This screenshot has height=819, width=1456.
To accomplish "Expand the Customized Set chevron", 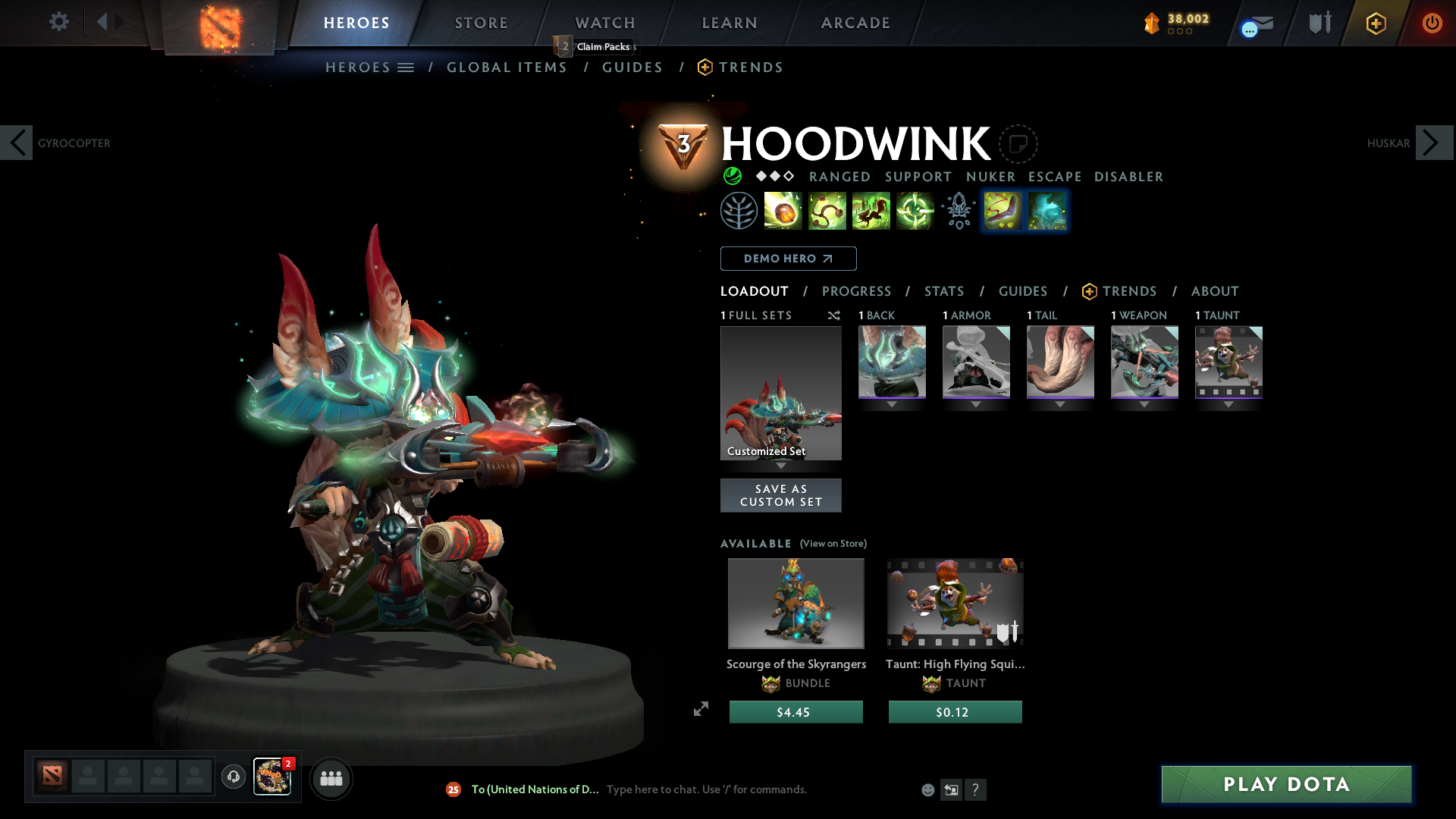I will (781, 466).
